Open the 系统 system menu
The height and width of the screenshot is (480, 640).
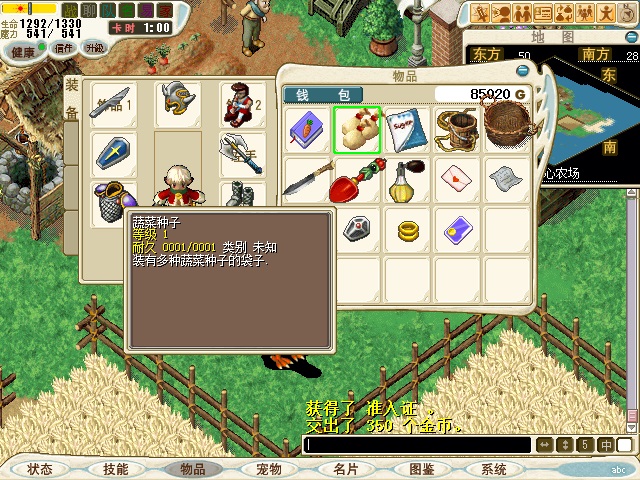tap(494, 469)
